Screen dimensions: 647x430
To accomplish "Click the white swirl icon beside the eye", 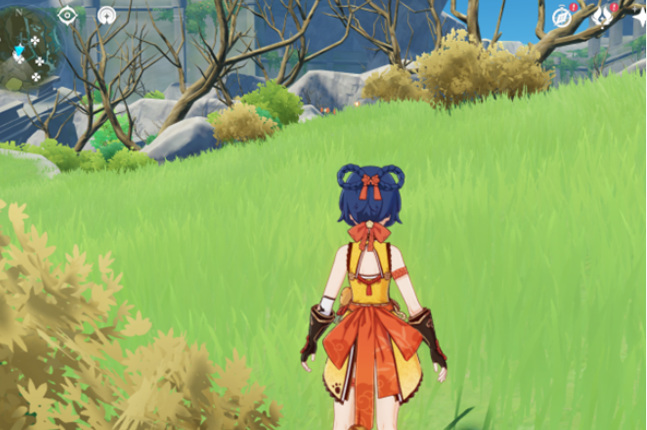I will click(x=106, y=15).
